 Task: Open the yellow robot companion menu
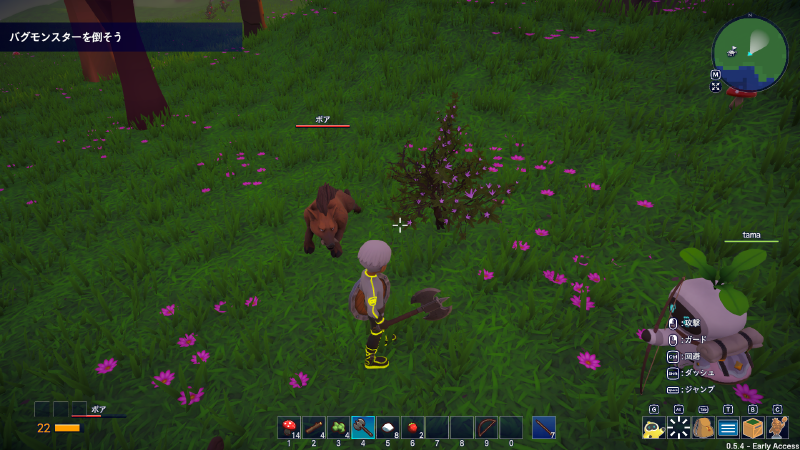point(654,428)
